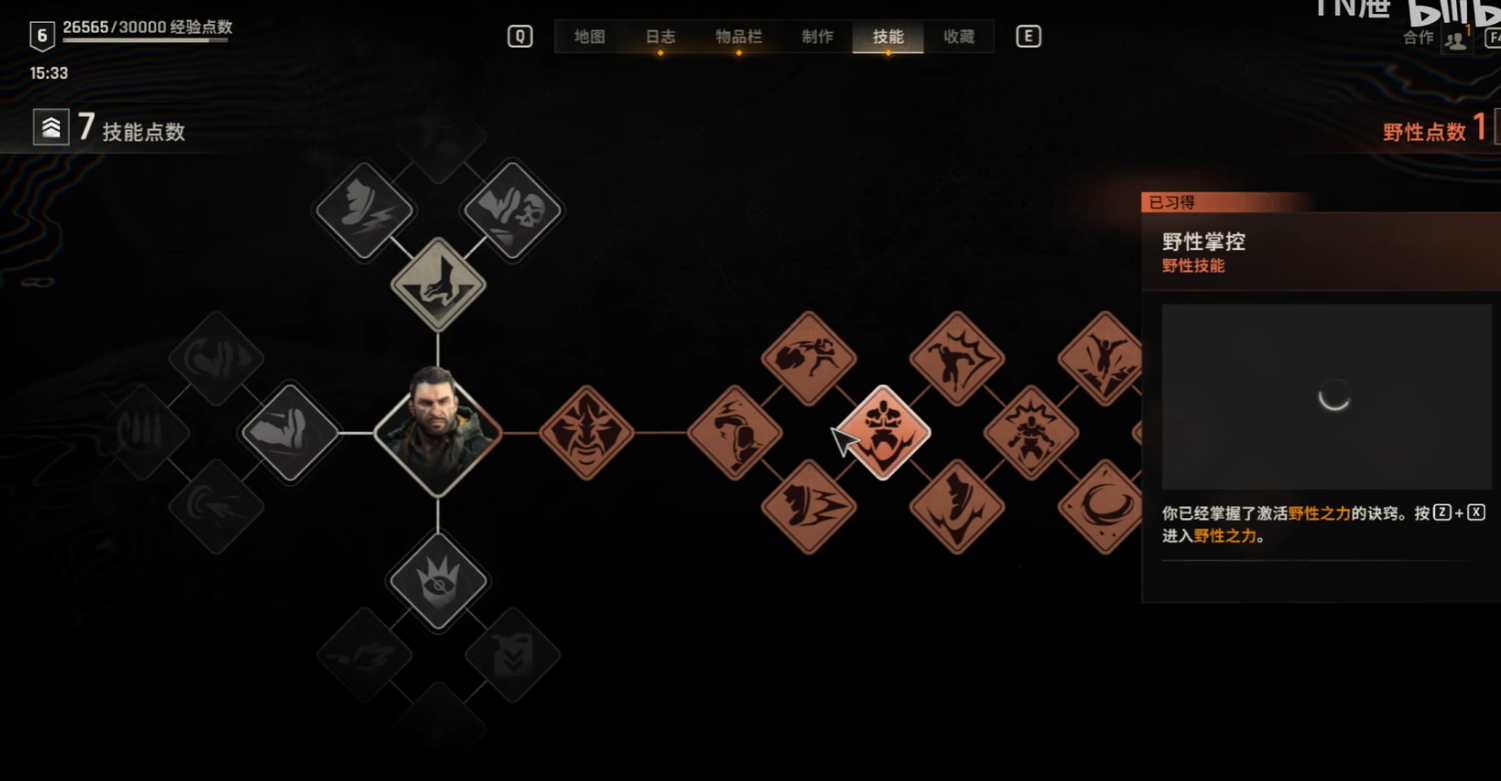The width and height of the screenshot is (1501, 781).
Task: Choose the orange beast face skill node
Action: coord(587,433)
